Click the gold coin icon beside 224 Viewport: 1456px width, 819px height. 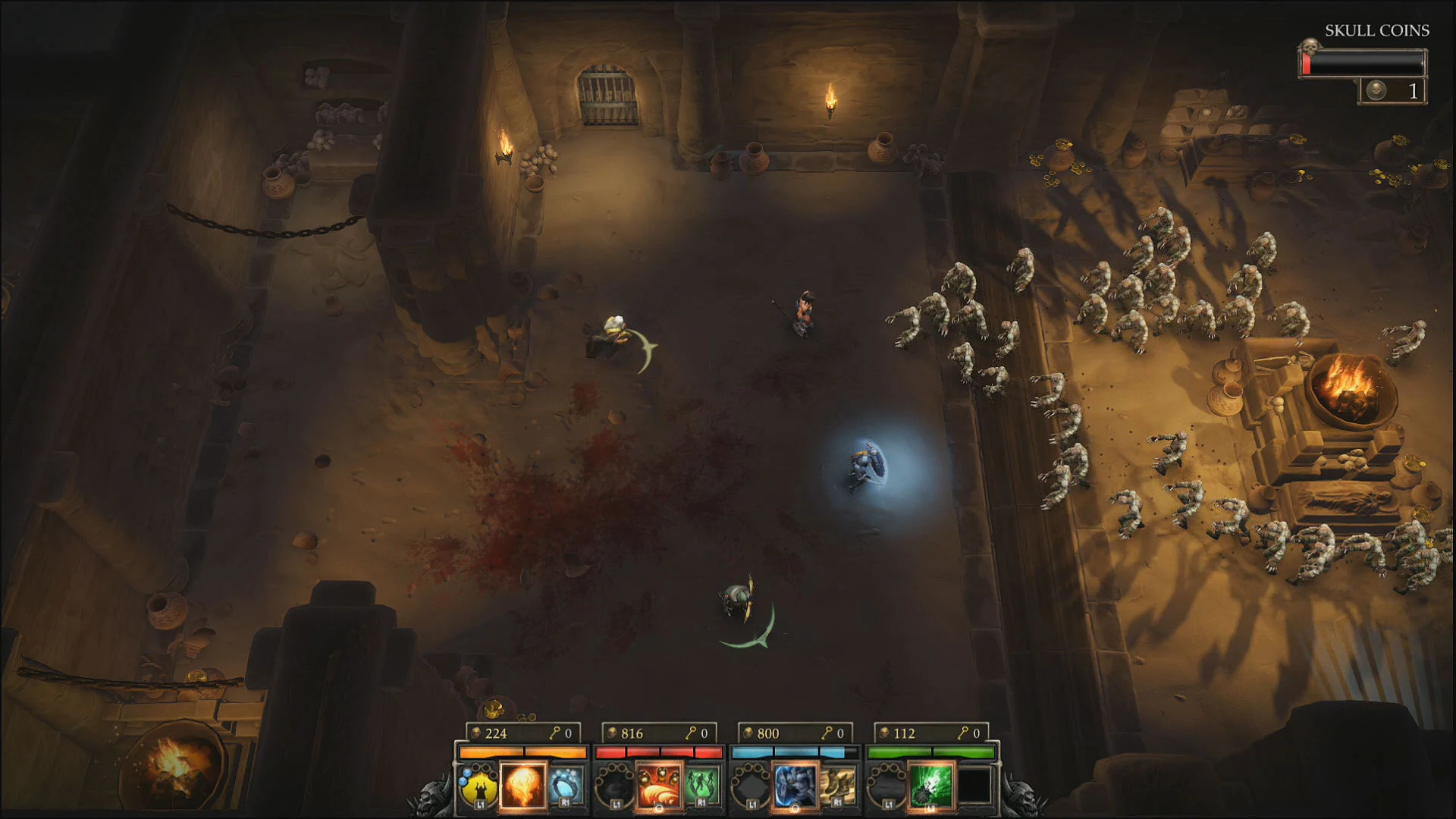click(475, 732)
